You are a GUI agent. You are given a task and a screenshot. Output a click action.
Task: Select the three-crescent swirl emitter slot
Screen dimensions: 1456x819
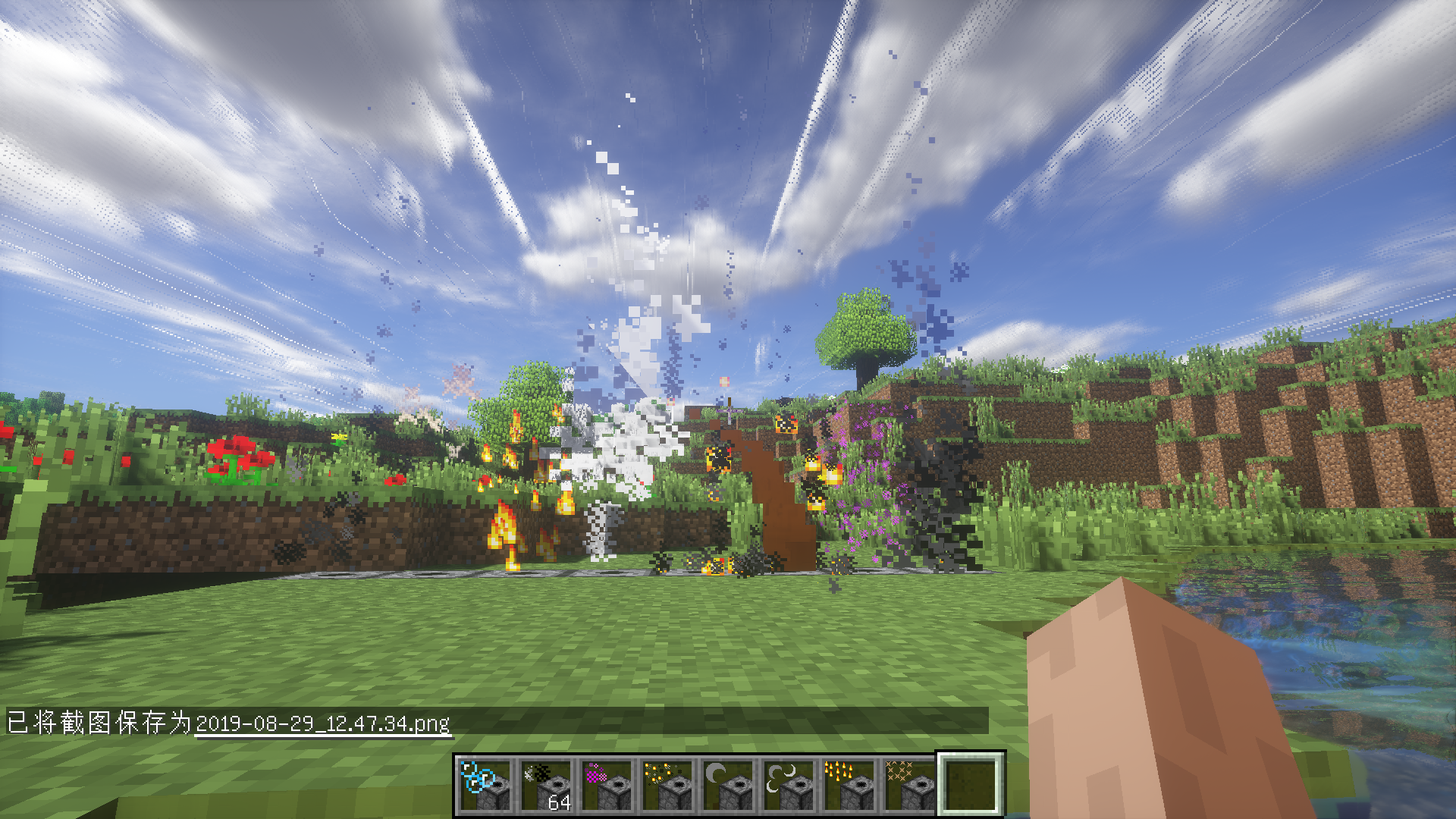tap(789, 786)
